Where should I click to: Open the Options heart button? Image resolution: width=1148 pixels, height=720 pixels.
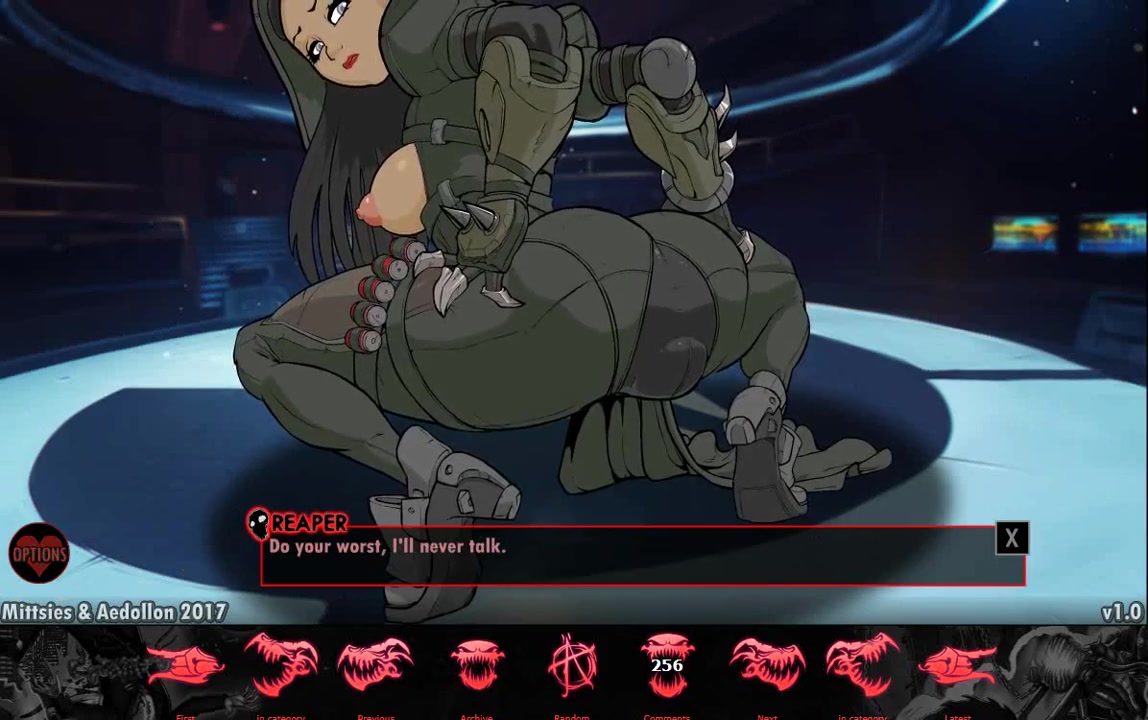pyautogui.click(x=39, y=554)
